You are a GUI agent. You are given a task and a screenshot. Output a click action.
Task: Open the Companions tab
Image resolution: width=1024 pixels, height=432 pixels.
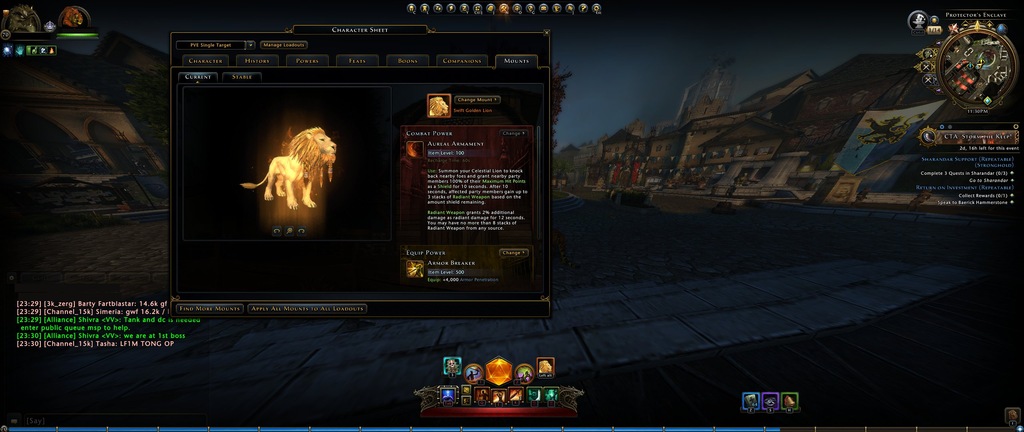pos(462,61)
